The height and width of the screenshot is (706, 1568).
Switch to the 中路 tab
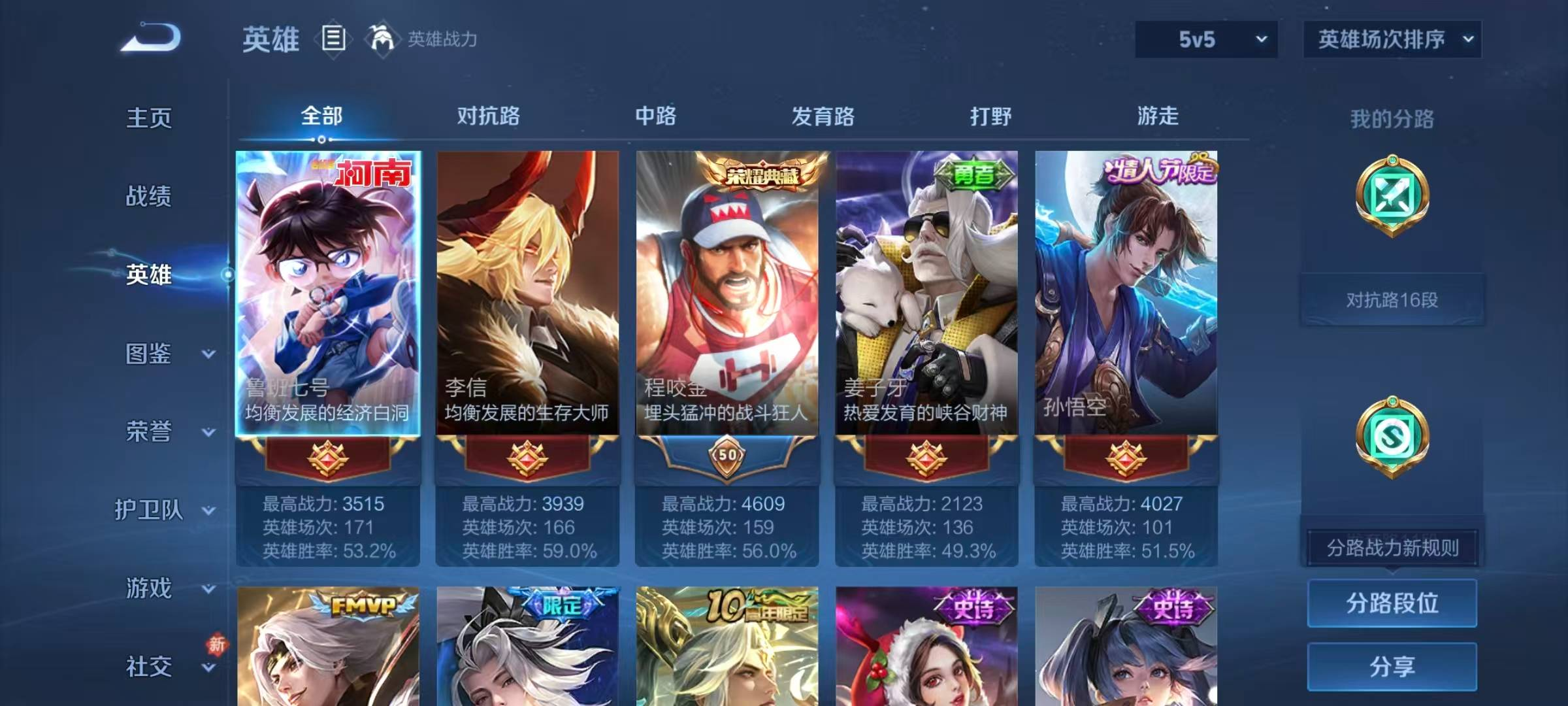coord(656,116)
